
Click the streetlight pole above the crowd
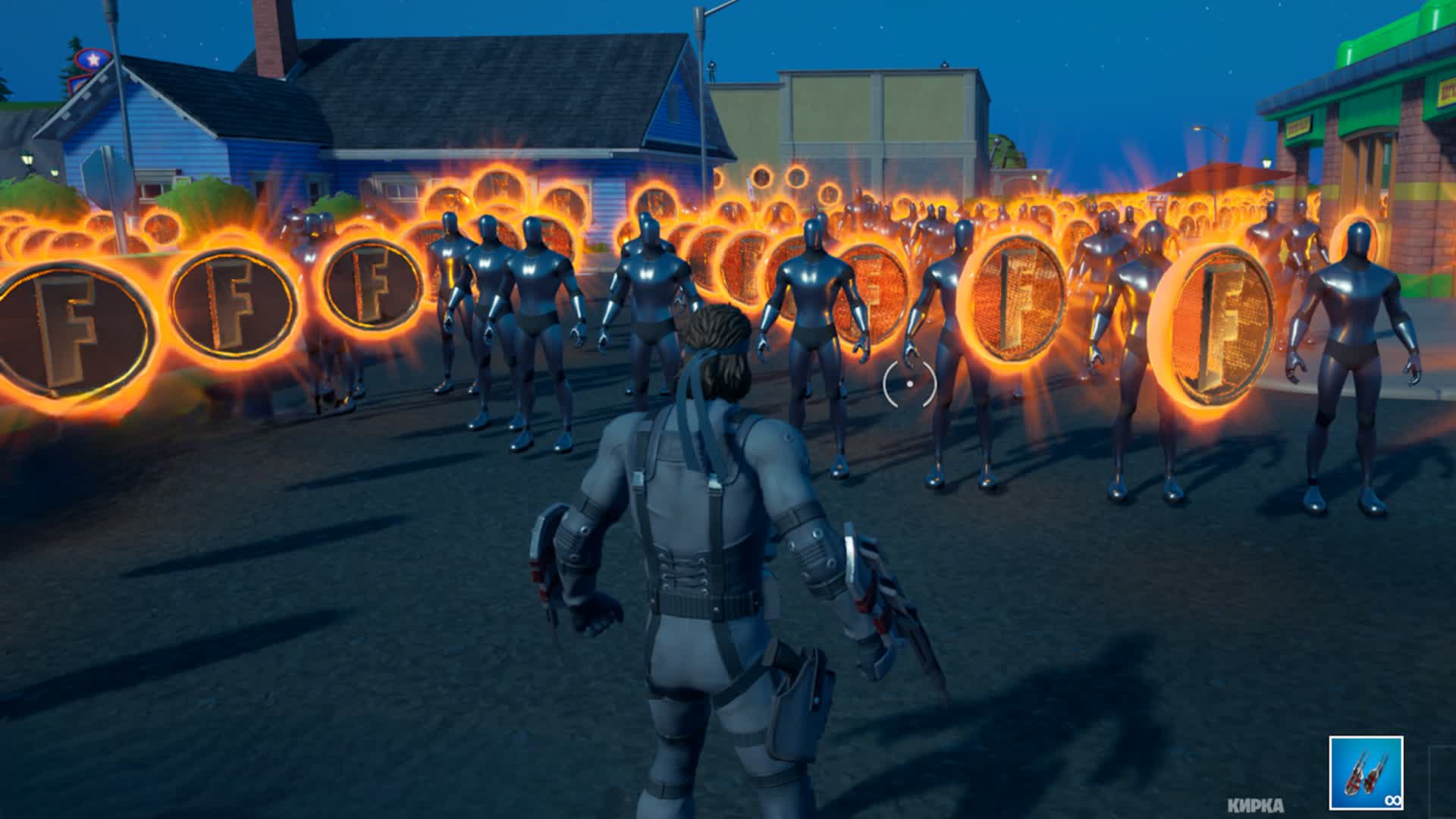701,76
